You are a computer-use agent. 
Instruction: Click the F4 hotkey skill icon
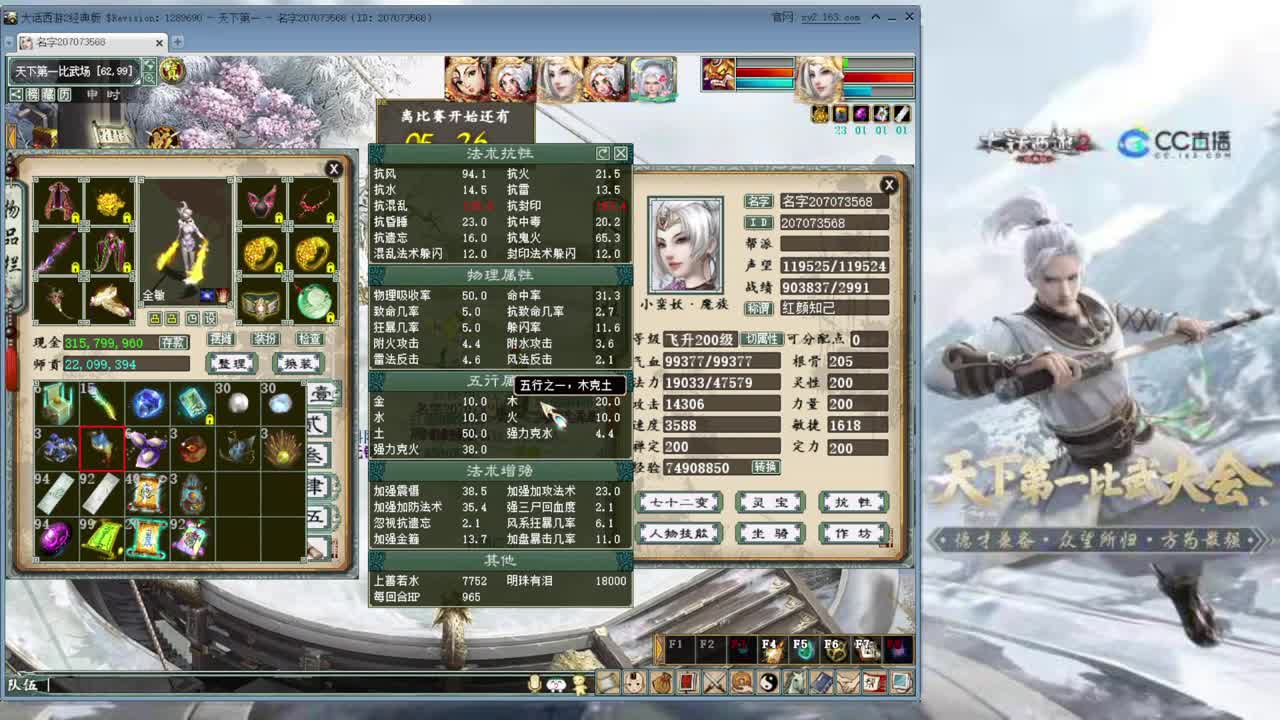click(x=772, y=648)
